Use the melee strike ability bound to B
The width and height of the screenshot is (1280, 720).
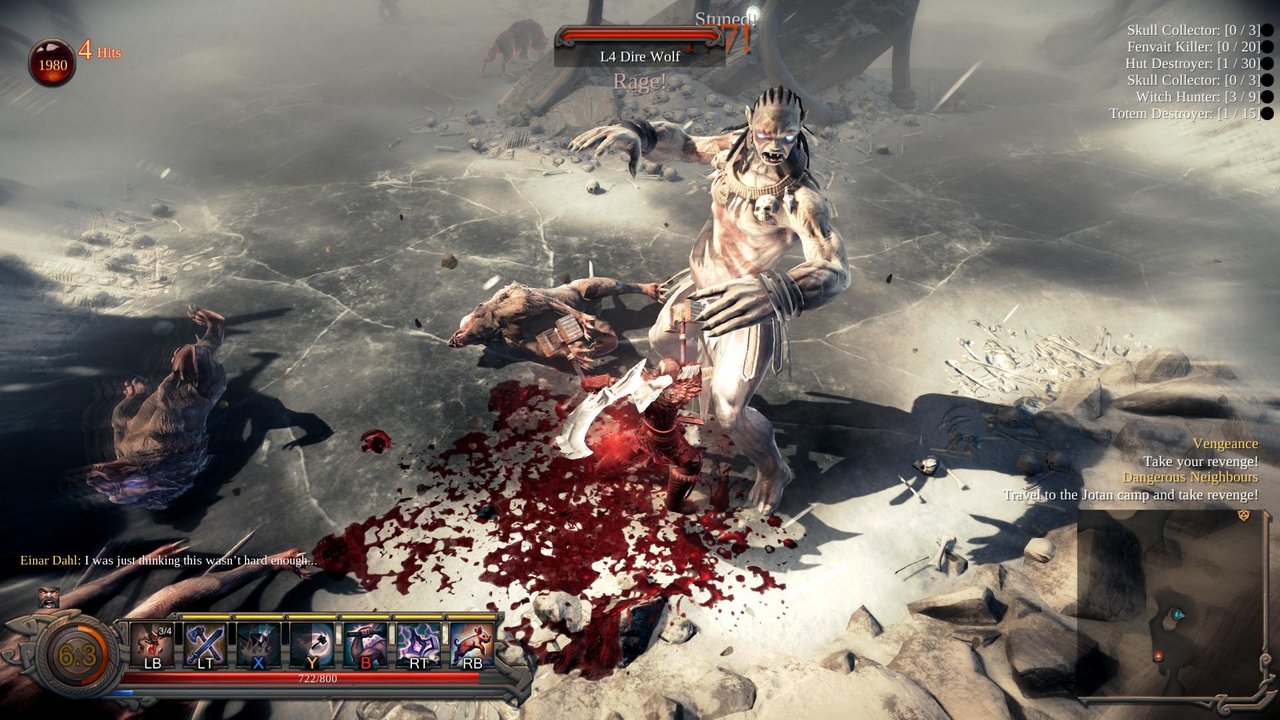[365, 642]
